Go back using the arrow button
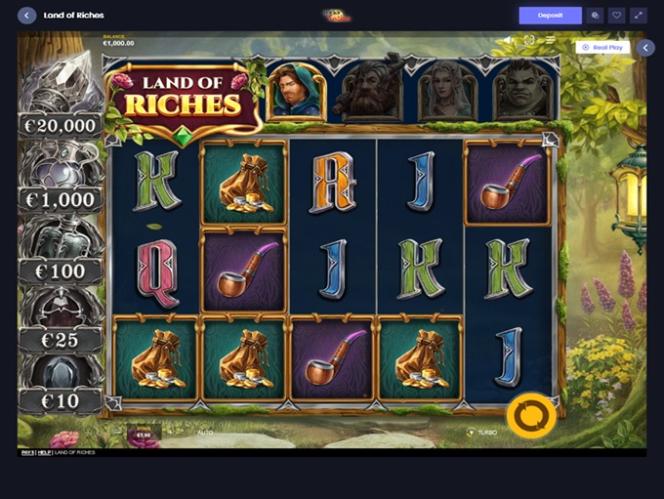The height and width of the screenshot is (499, 664). [27, 16]
